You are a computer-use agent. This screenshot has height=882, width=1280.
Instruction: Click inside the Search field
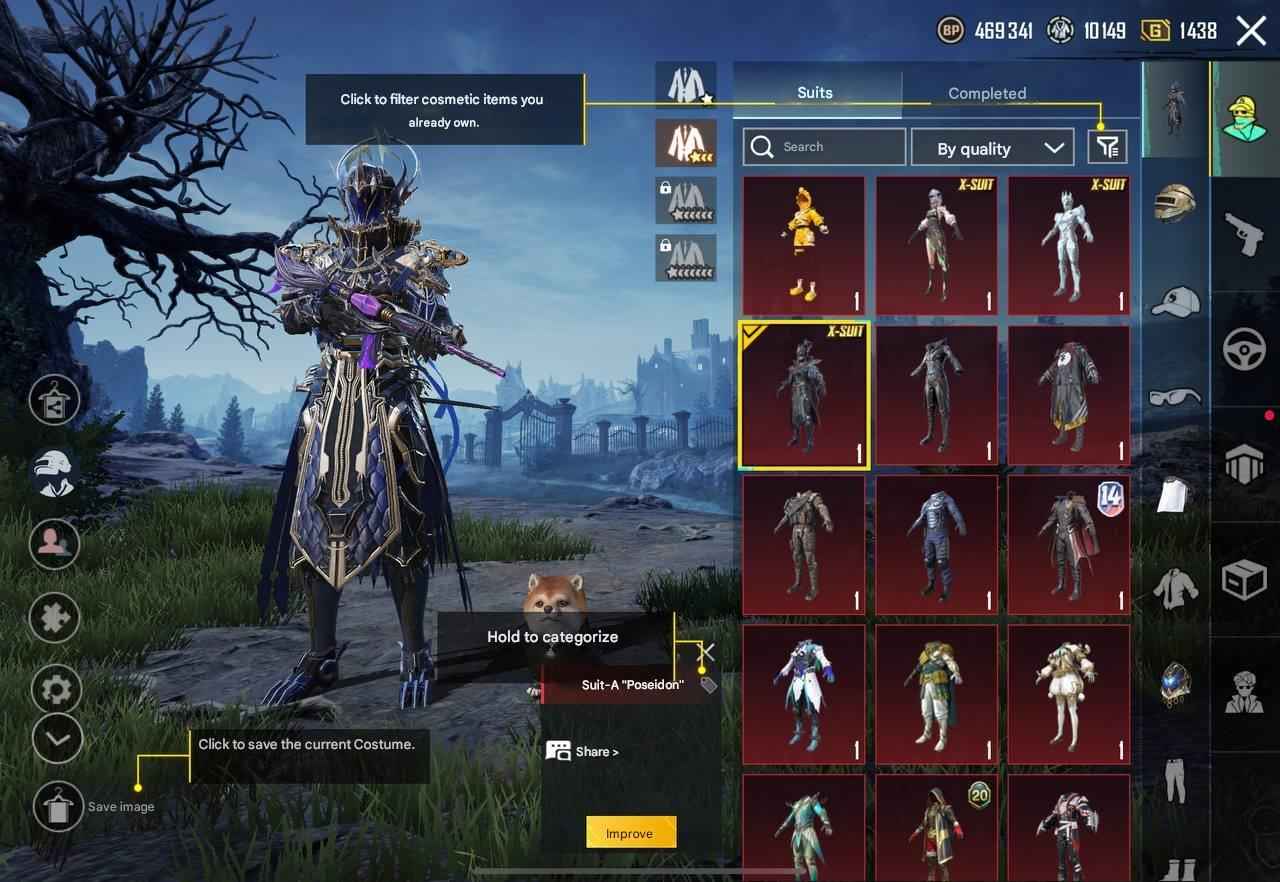point(824,147)
